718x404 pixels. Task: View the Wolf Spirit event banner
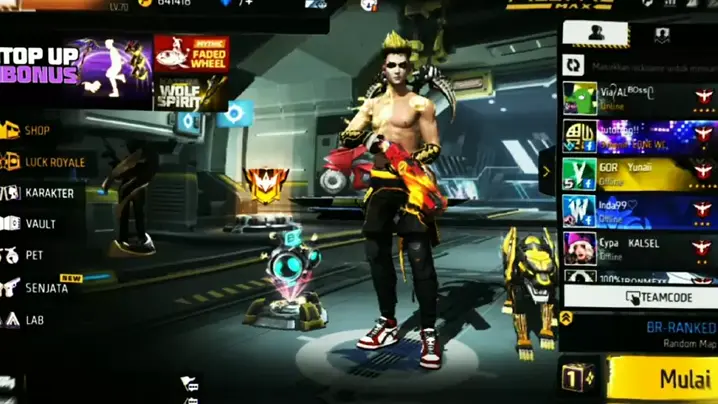(191, 92)
